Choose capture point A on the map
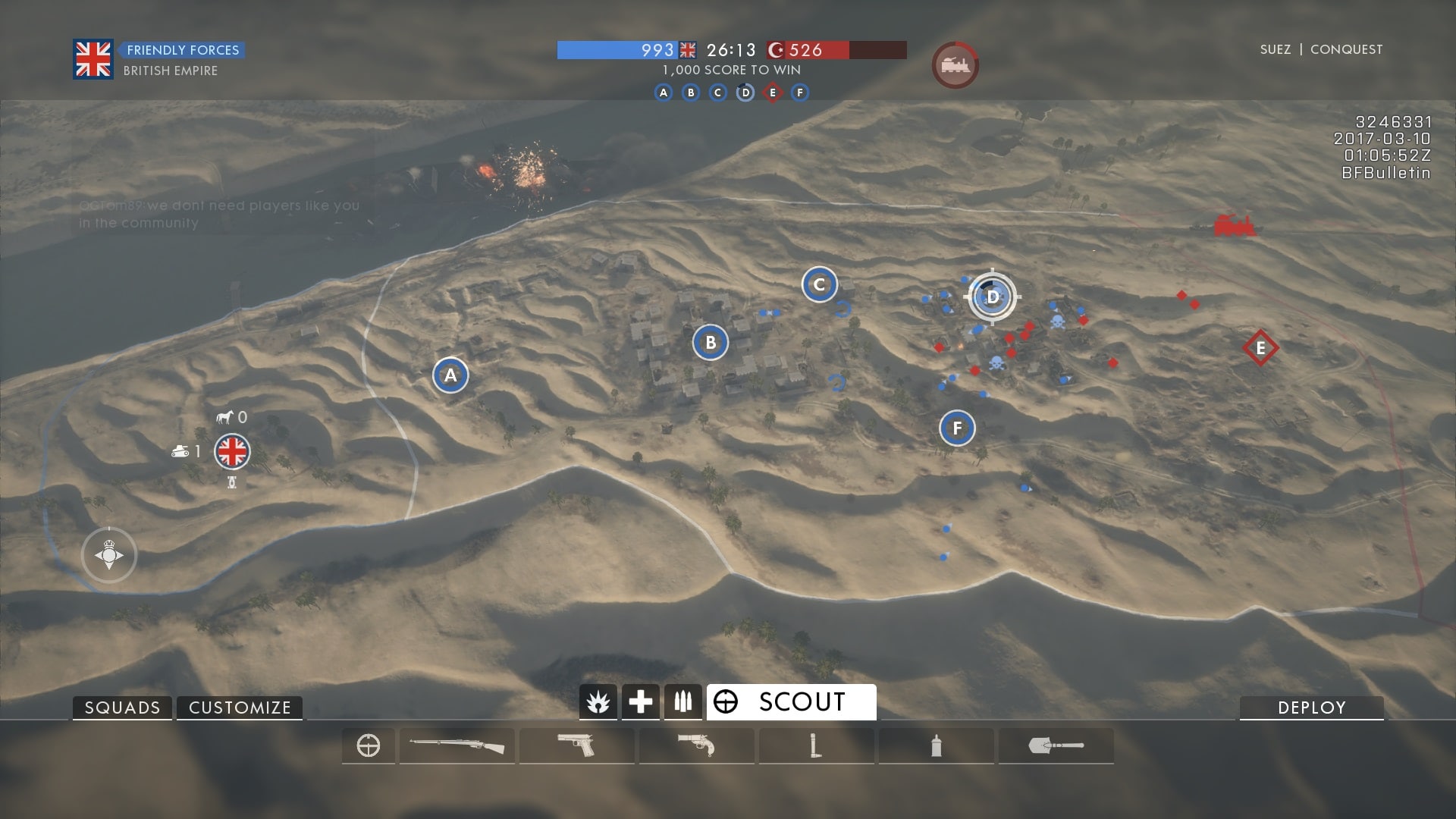 [450, 375]
